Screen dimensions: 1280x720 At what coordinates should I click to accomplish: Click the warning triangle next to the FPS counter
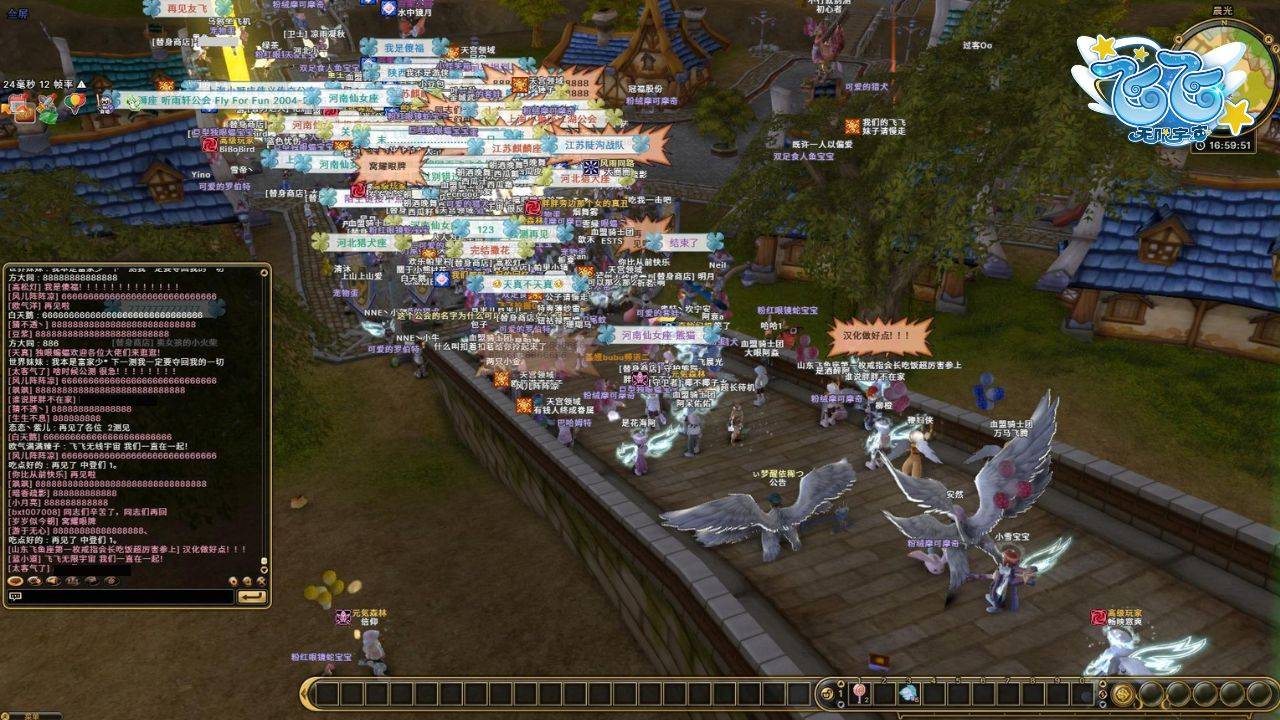tap(80, 85)
